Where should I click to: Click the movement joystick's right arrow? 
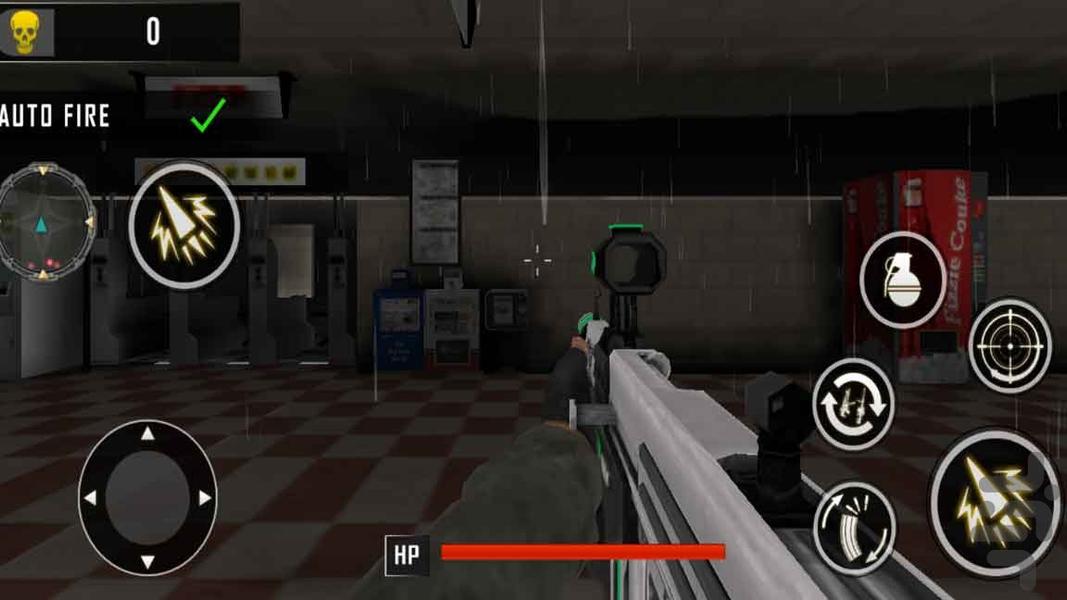pos(205,497)
